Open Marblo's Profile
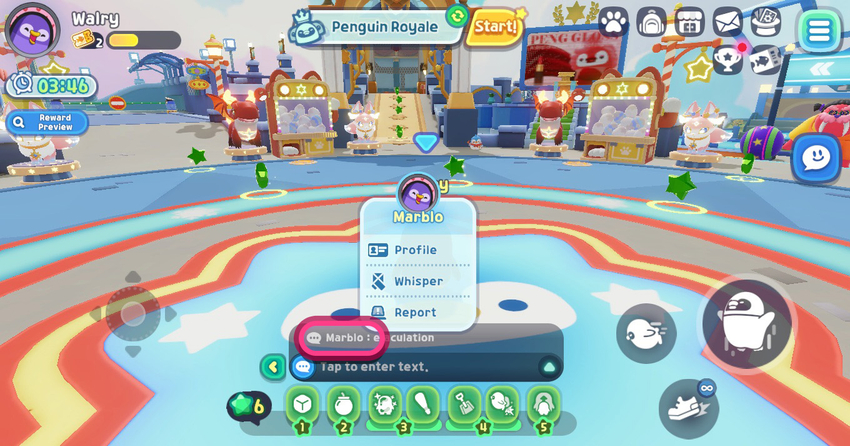 (415, 250)
